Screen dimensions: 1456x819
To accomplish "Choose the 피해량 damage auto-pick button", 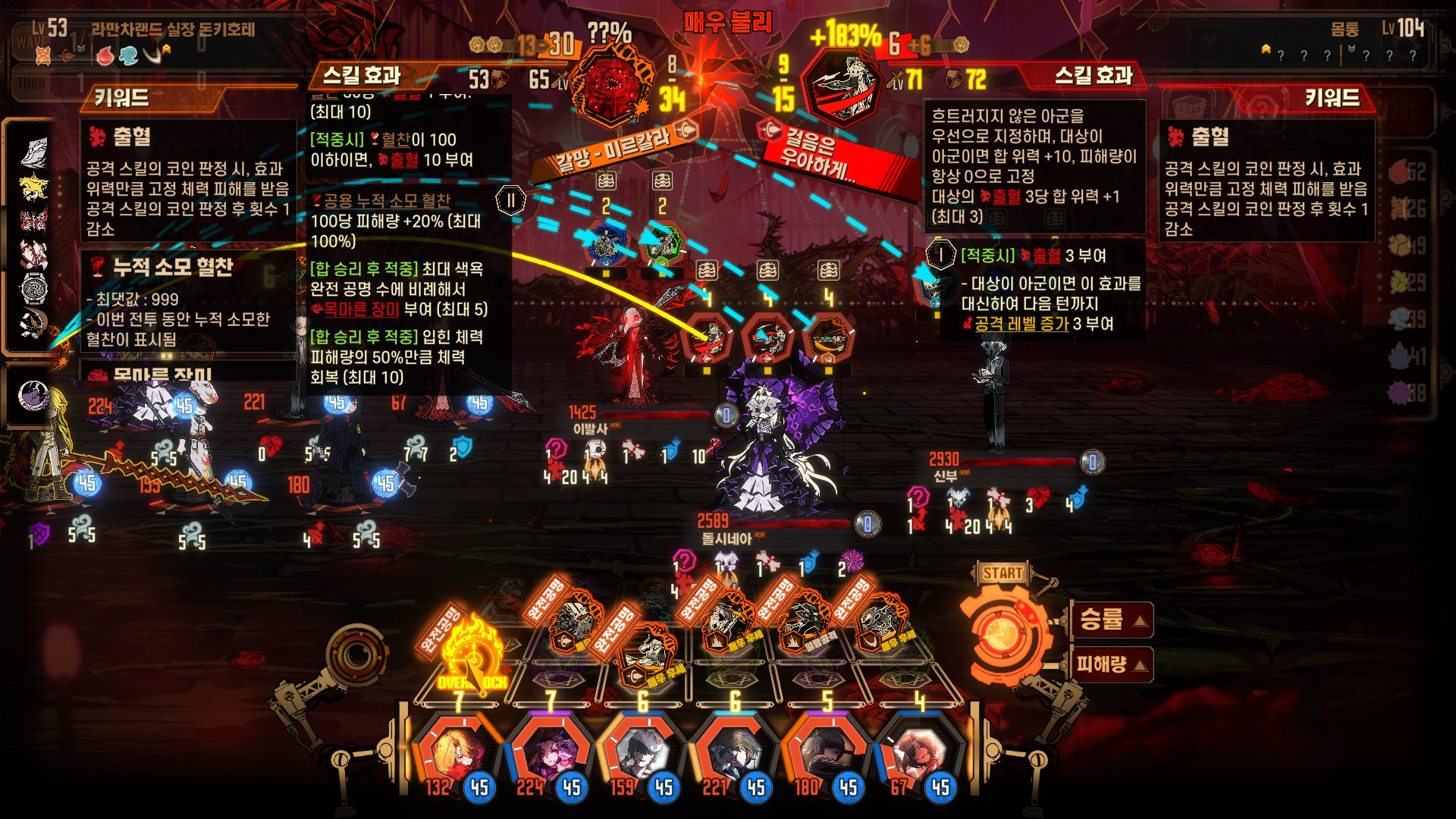I will tap(1112, 665).
